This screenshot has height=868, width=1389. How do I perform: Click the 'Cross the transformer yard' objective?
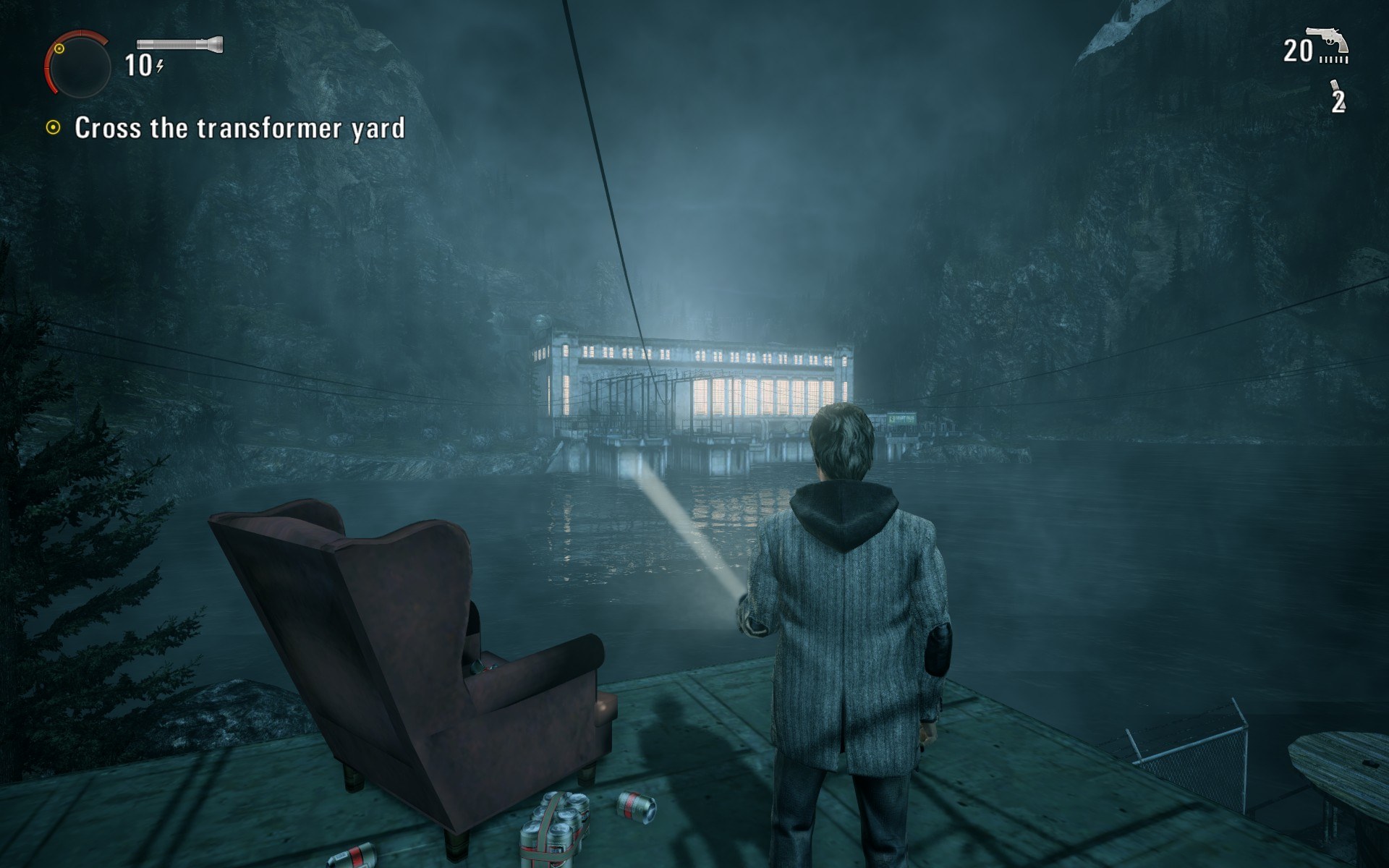tap(239, 128)
